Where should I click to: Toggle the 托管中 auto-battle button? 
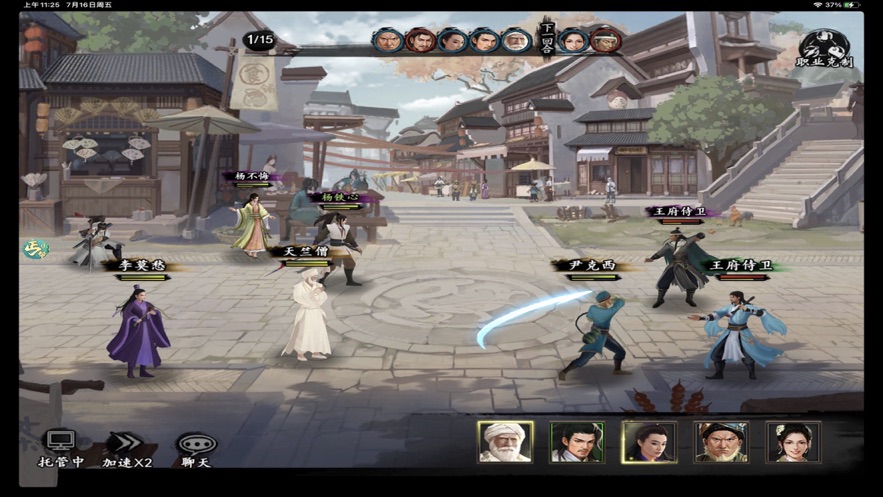coord(60,448)
